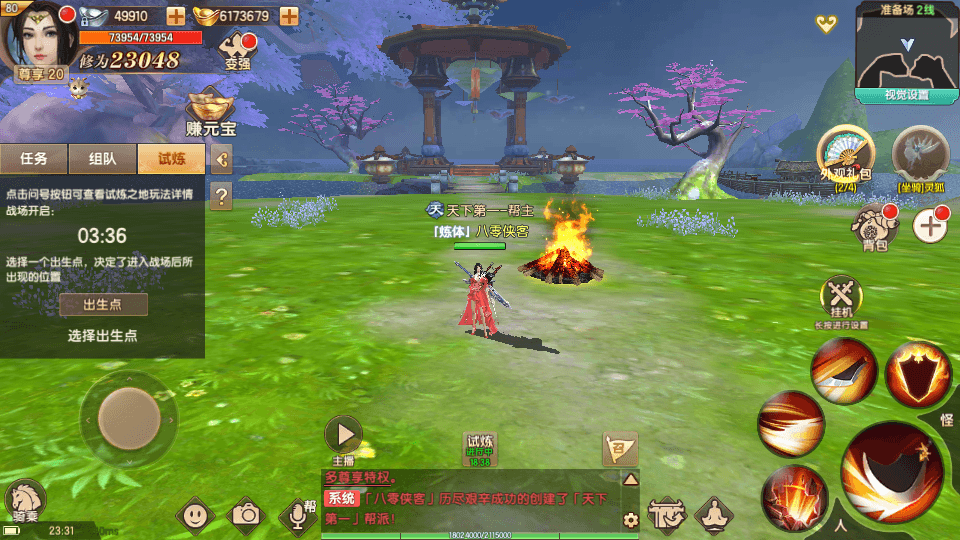Image resolution: width=960 pixels, height=540 pixels.
Task: Open the 变强 power-up menu
Action: point(237,50)
